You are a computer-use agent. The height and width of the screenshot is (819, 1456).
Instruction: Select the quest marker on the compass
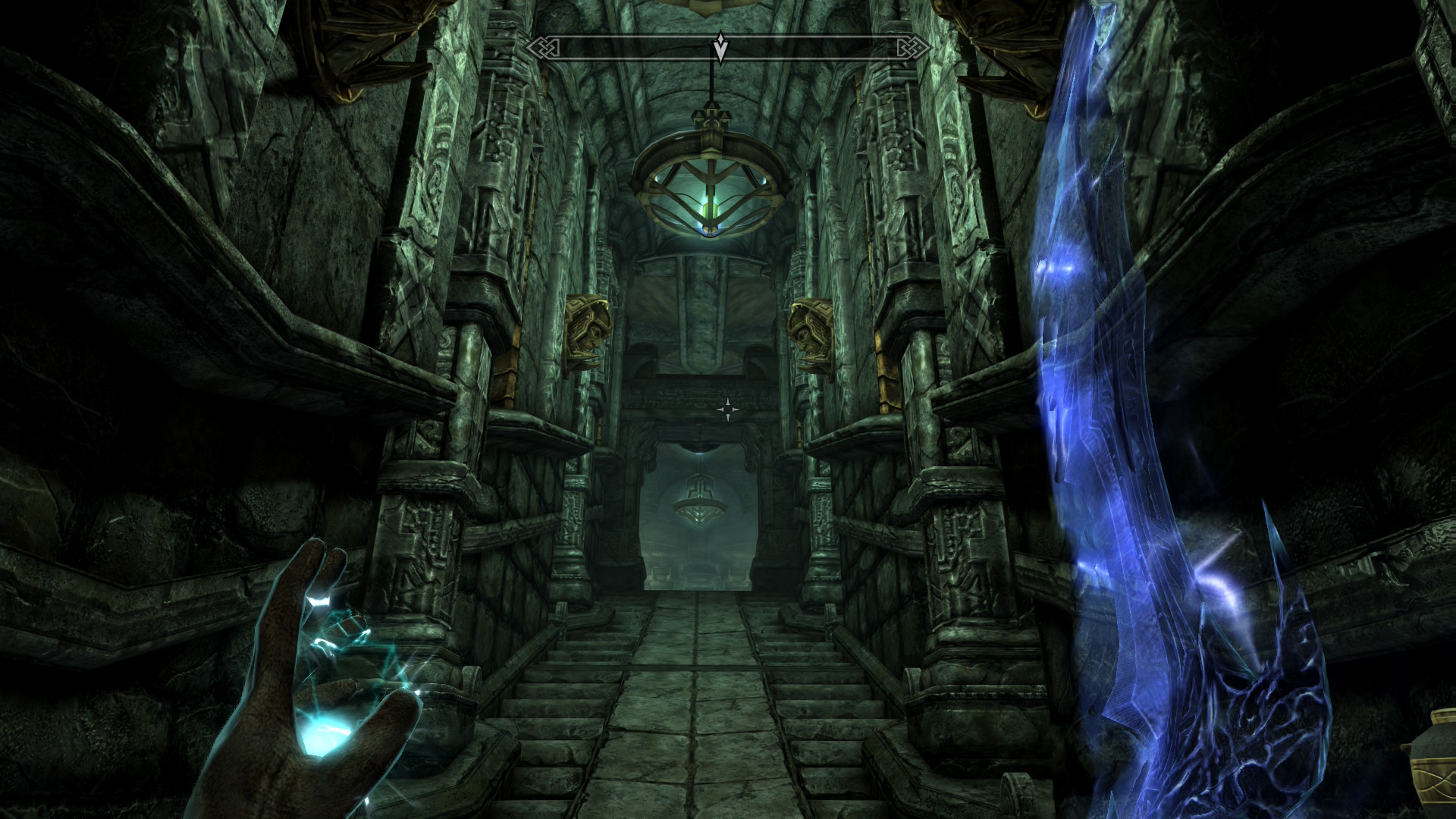click(x=721, y=49)
